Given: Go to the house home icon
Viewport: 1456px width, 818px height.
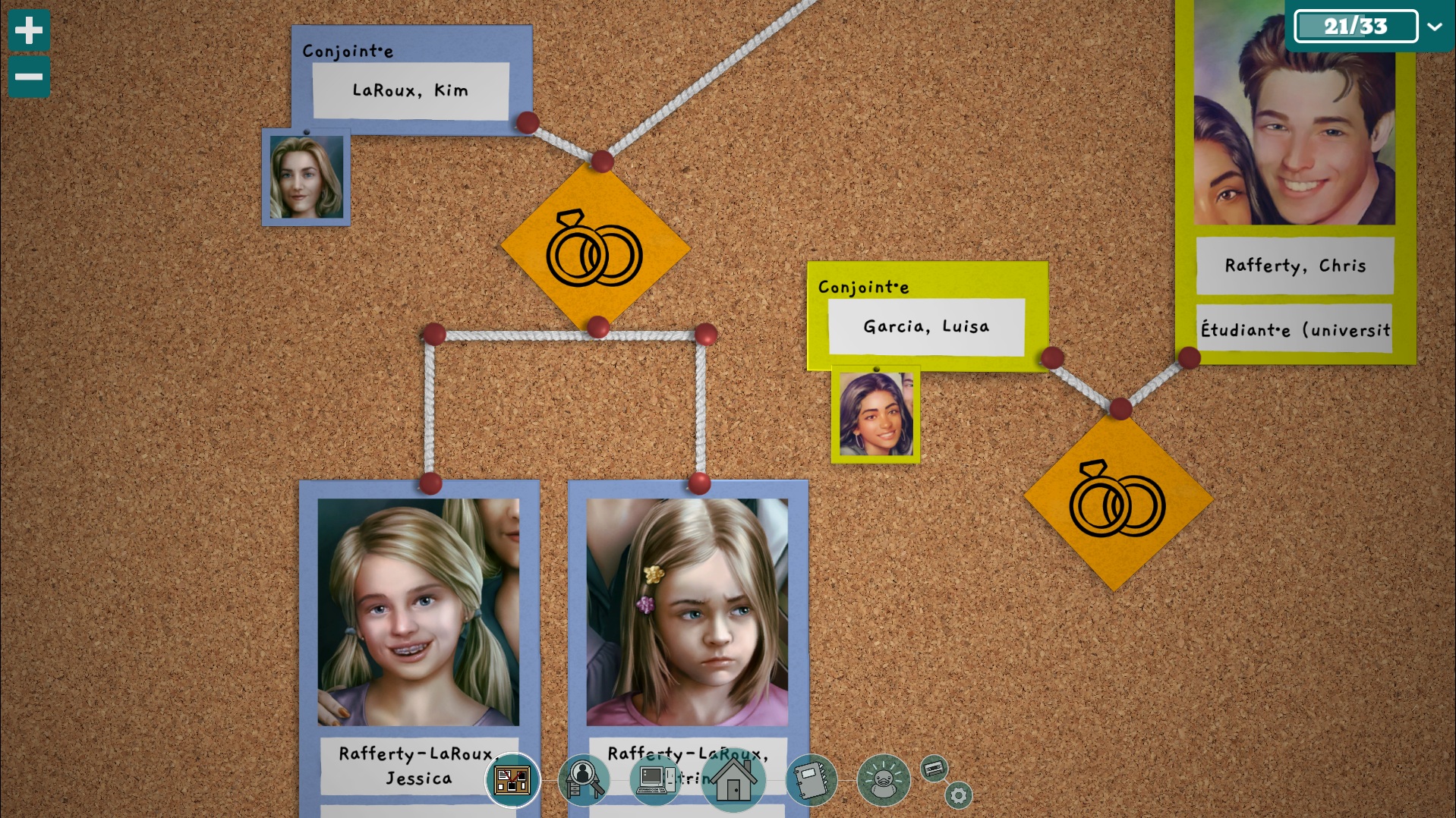Looking at the screenshot, I should (x=733, y=781).
